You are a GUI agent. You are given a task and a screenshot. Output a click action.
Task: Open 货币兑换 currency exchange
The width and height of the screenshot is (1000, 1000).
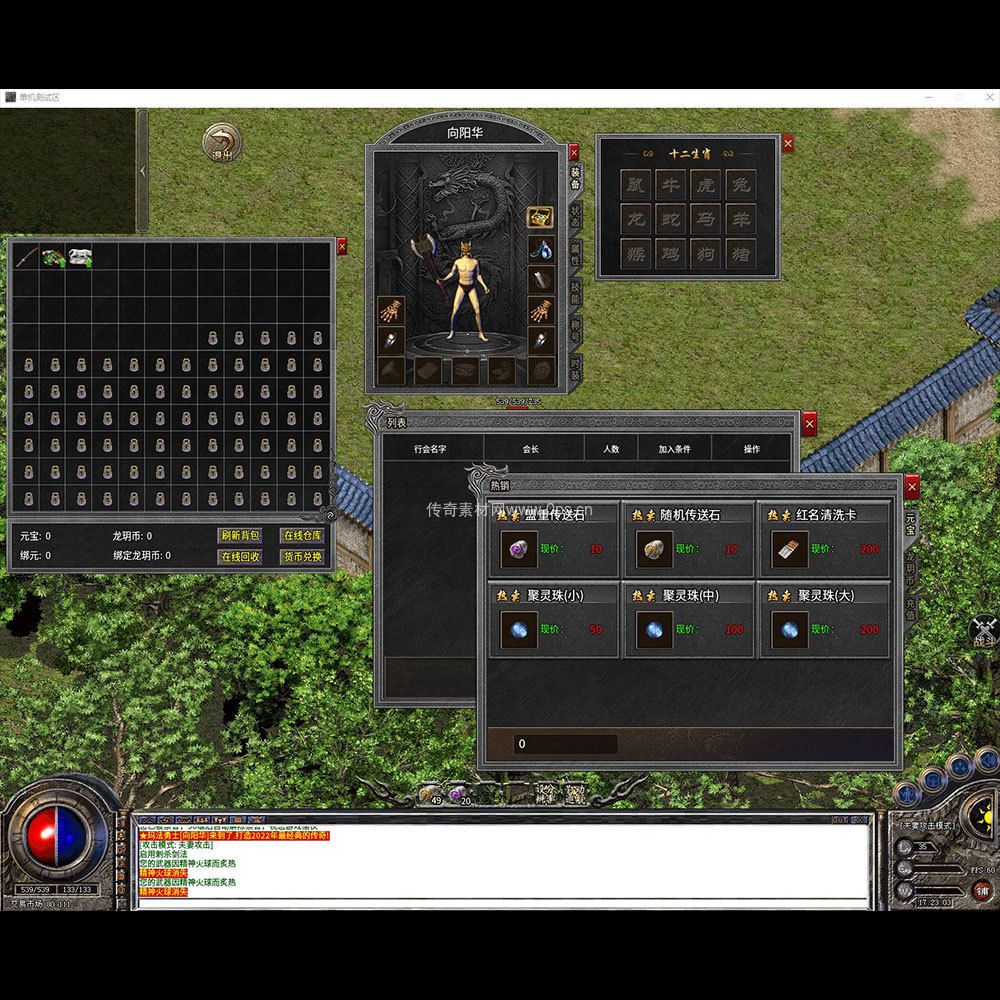point(301,557)
